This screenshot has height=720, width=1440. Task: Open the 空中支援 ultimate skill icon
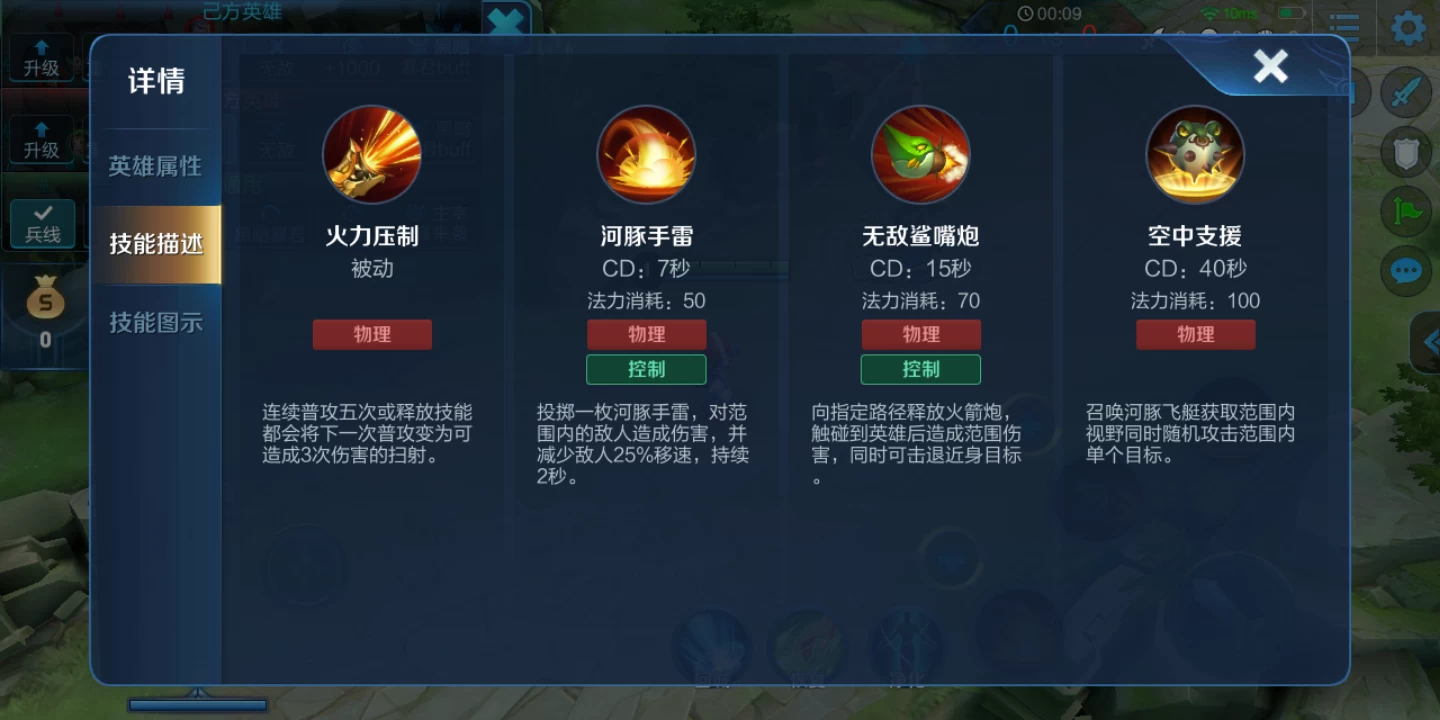point(1195,155)
